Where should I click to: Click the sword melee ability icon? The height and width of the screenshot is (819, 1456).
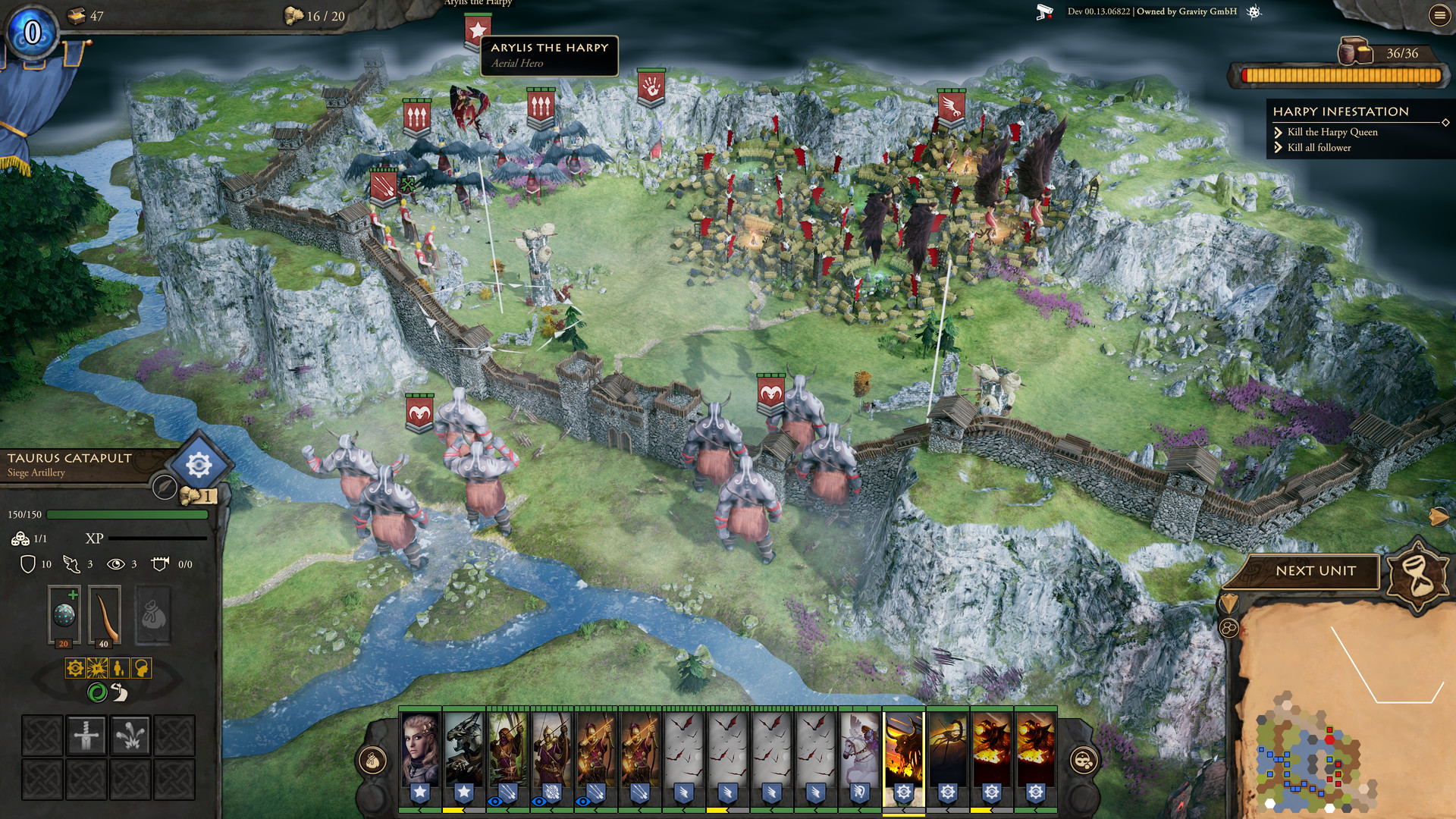86,736
